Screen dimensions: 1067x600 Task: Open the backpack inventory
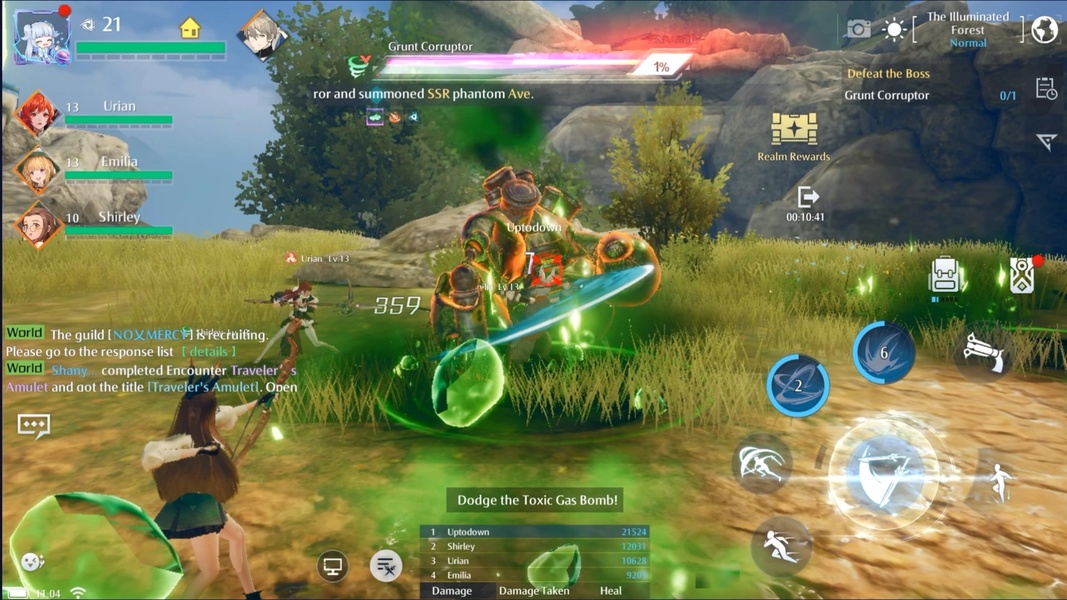coord(944,275)
